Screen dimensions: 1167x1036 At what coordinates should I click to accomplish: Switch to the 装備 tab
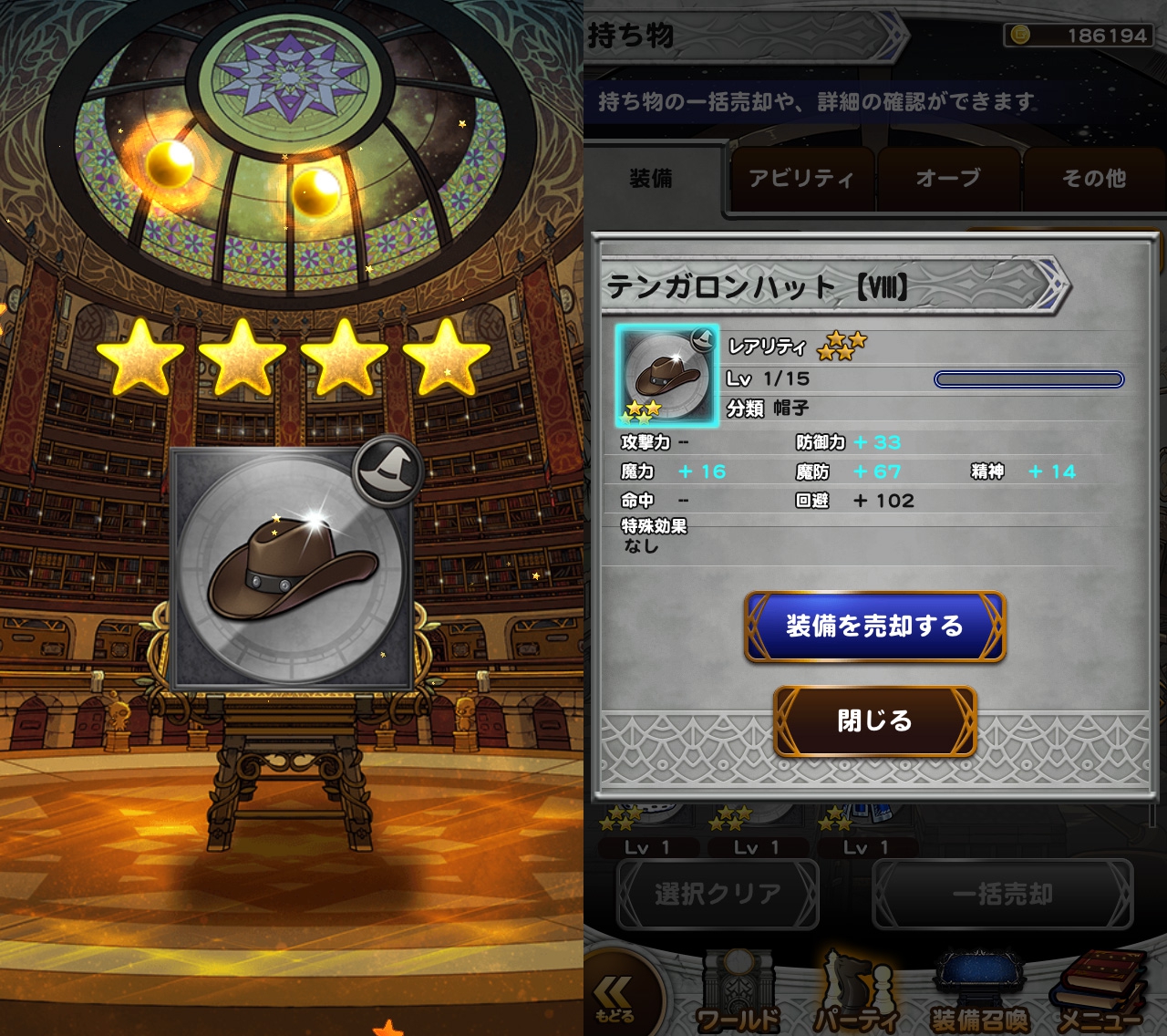[651, 179]
